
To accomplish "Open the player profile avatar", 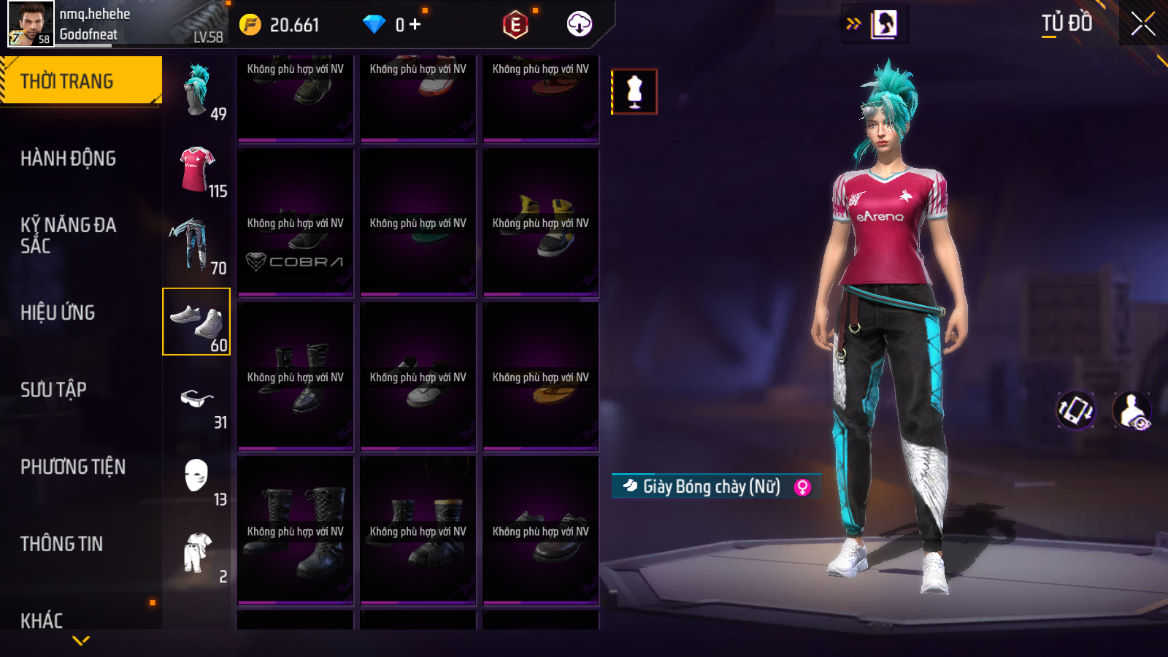I will pos(31,24).
